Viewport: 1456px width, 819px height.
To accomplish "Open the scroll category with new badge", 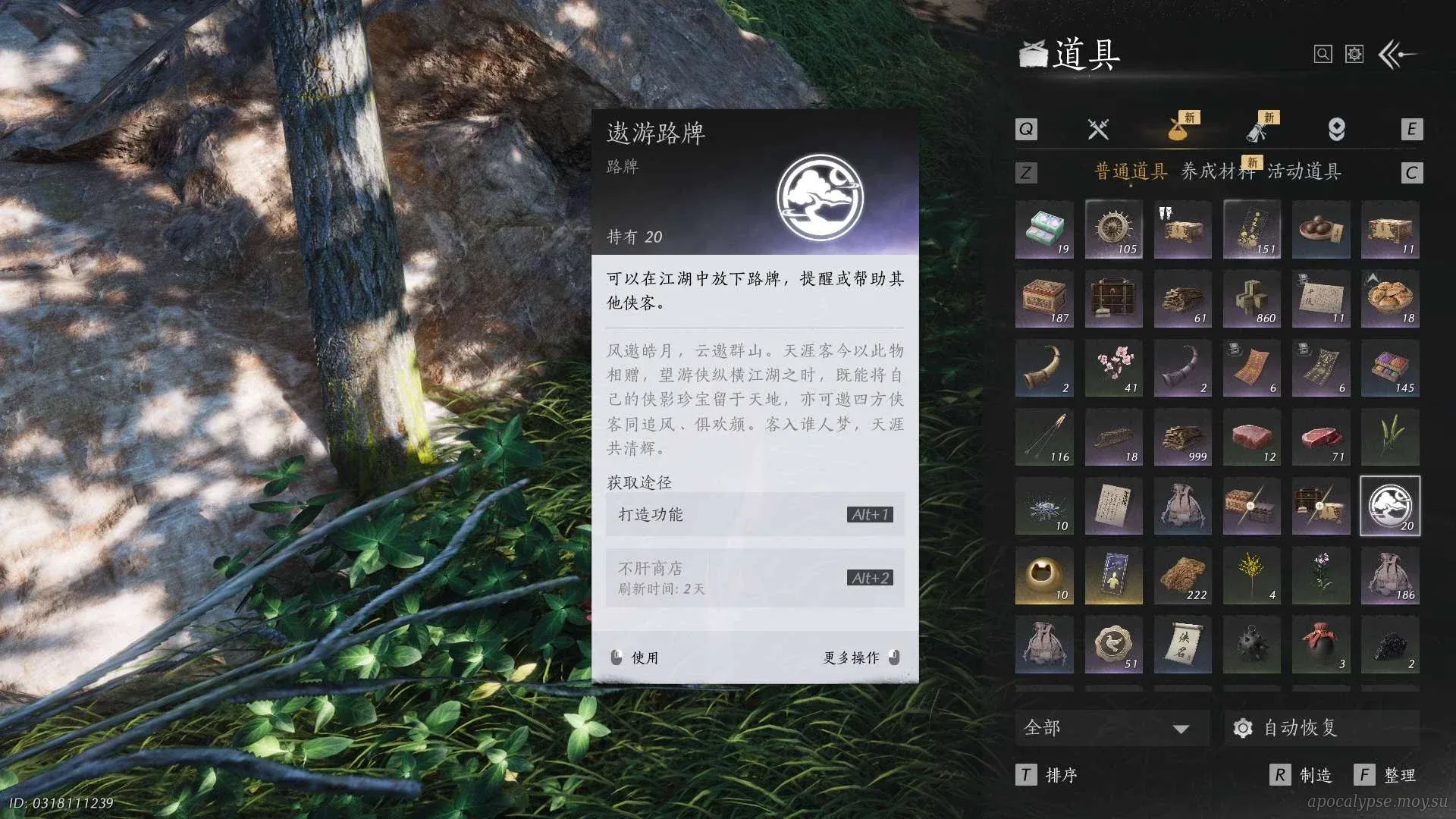I will pos(1257,130).
